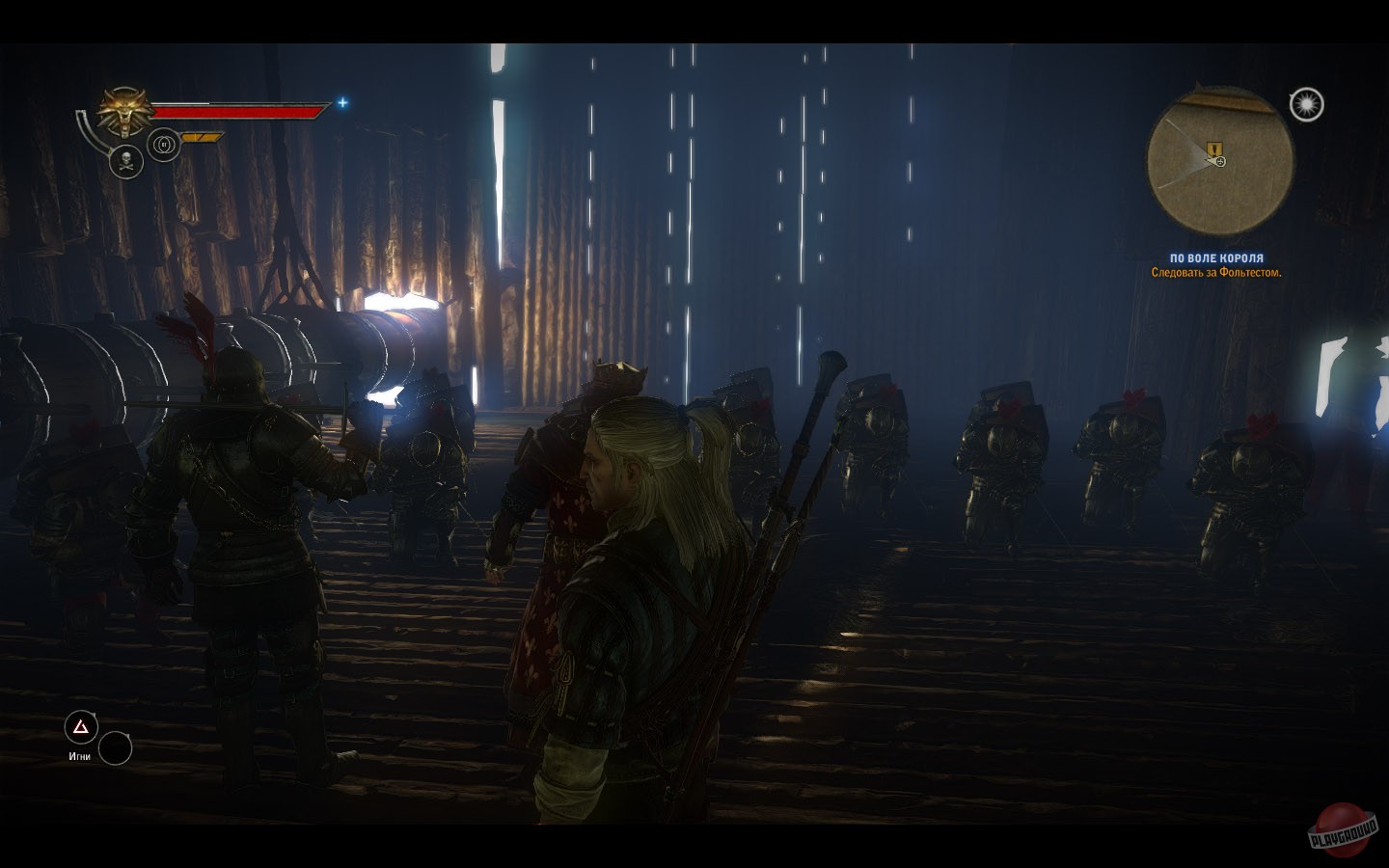Click the sun day-night indicator

[1307, 103]
